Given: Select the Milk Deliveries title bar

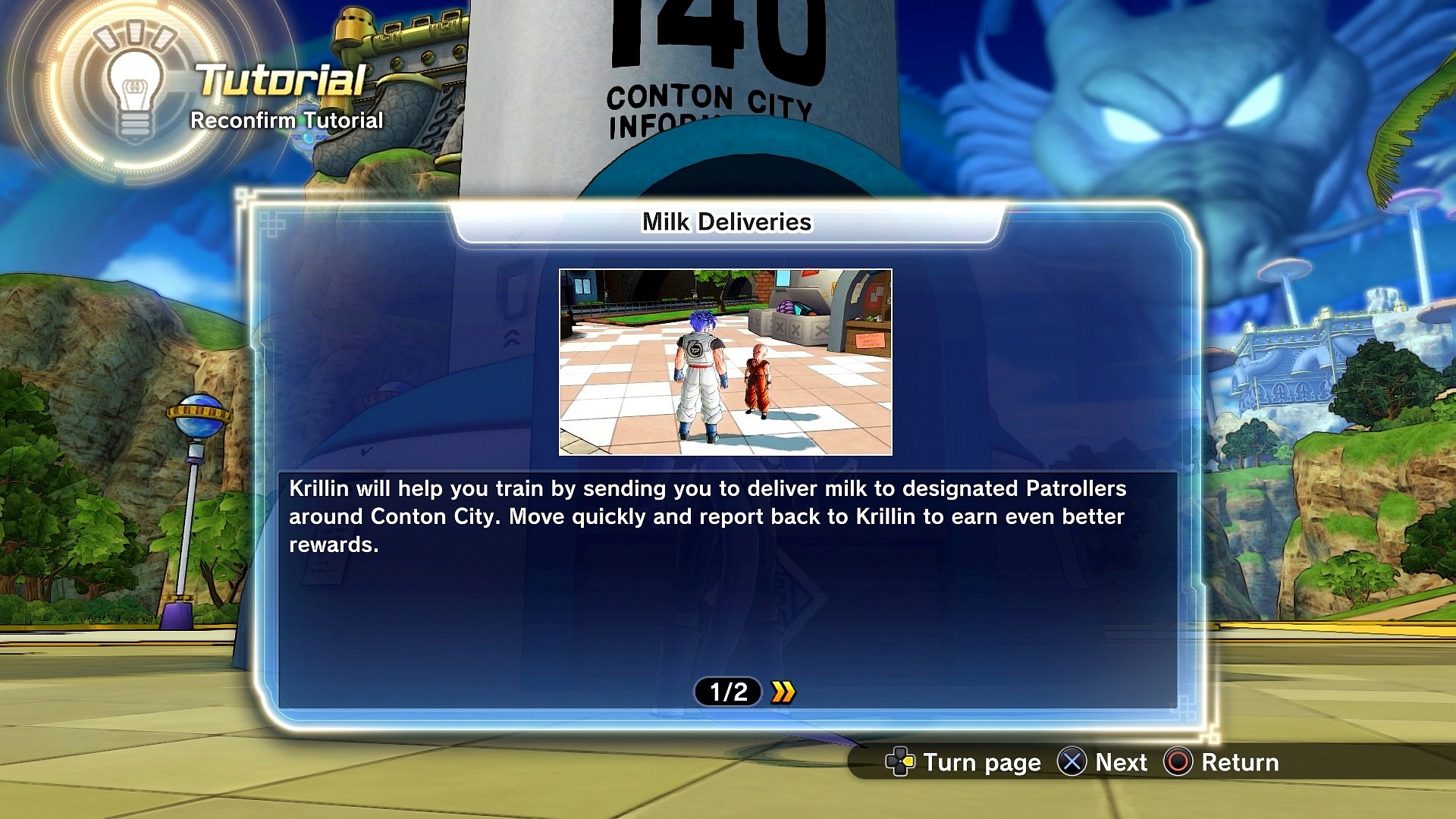Looking at the screenshot, I should pyautogui.click(x=726, y=222).
